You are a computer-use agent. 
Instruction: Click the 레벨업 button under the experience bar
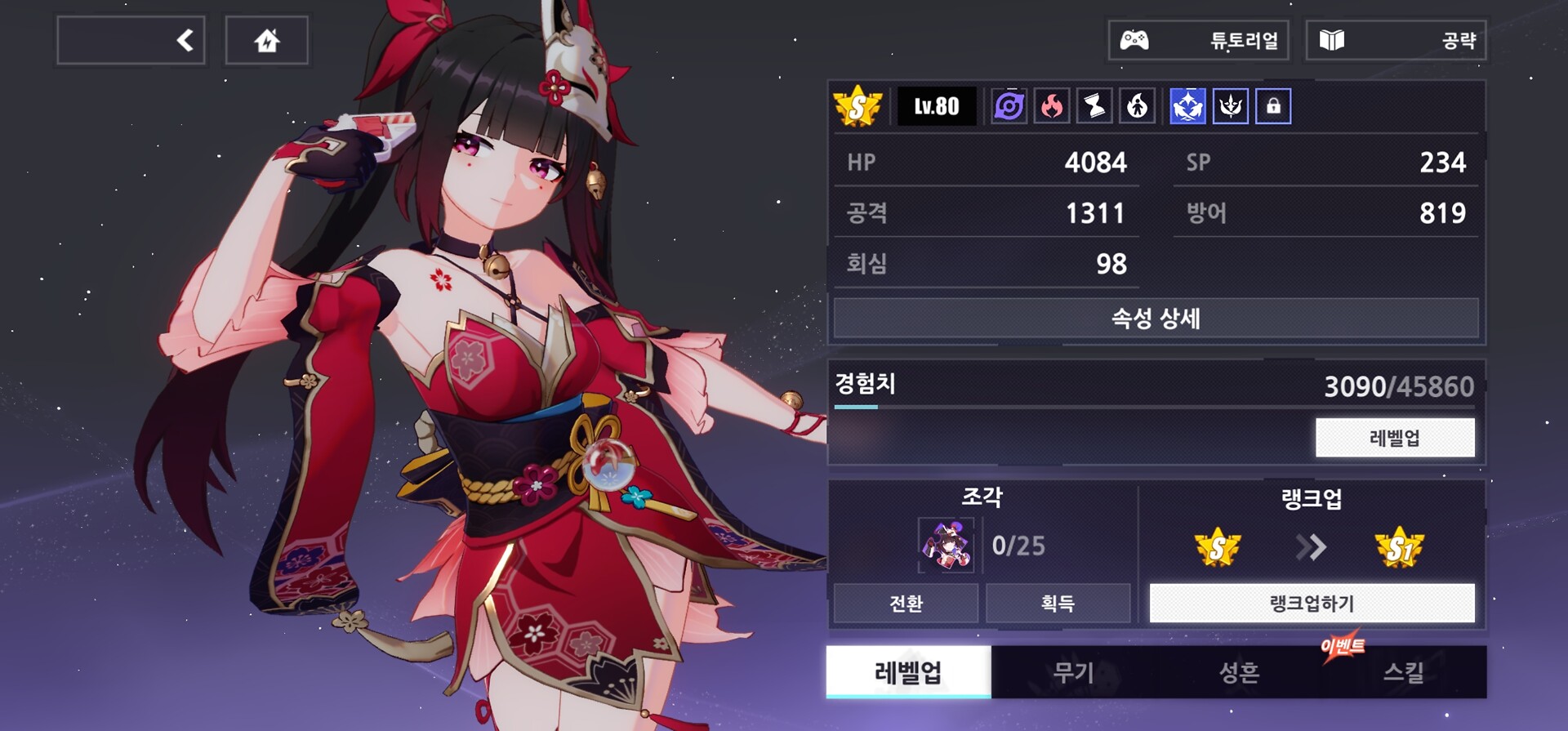[x=1395, y=438]
